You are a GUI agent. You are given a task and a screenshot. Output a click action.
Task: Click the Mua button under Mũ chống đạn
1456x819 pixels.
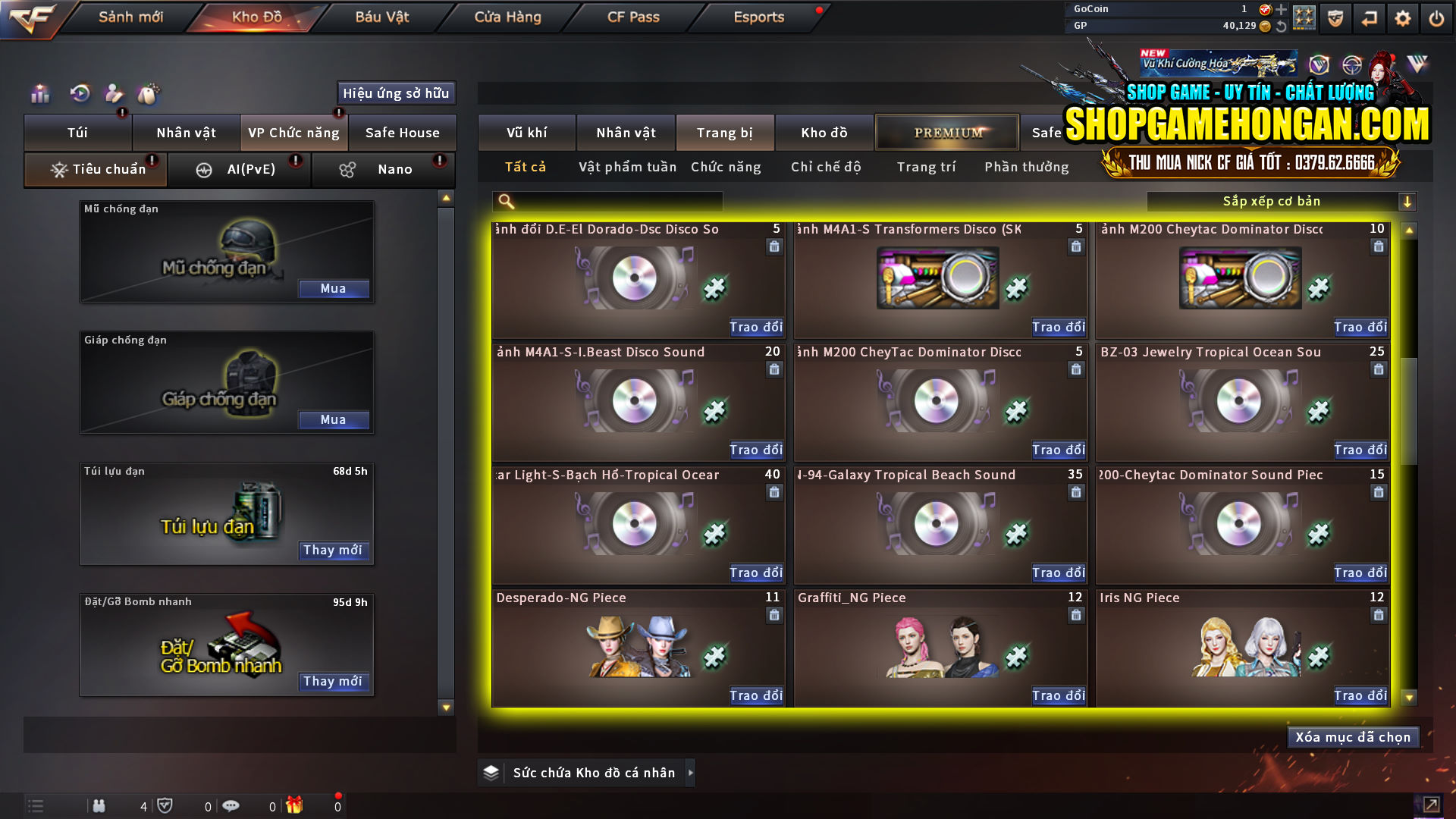point(334,288)
